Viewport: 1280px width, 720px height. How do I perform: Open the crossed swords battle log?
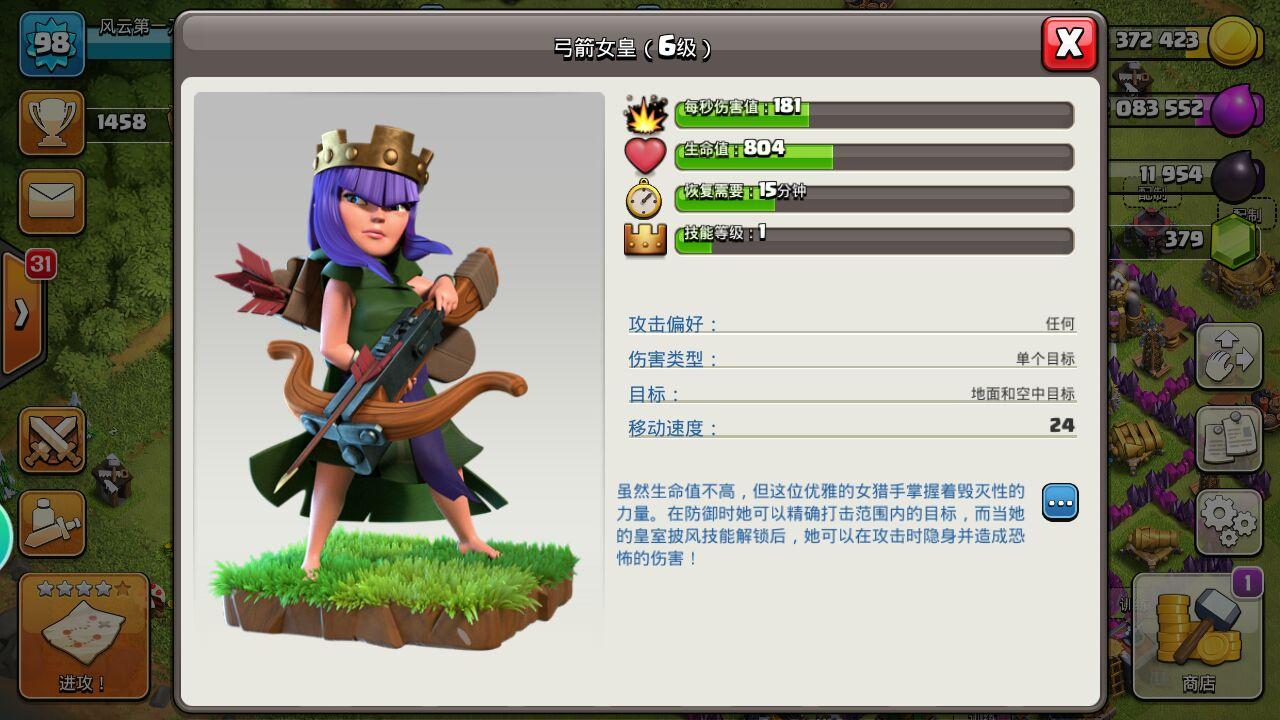tap(51, 441)
